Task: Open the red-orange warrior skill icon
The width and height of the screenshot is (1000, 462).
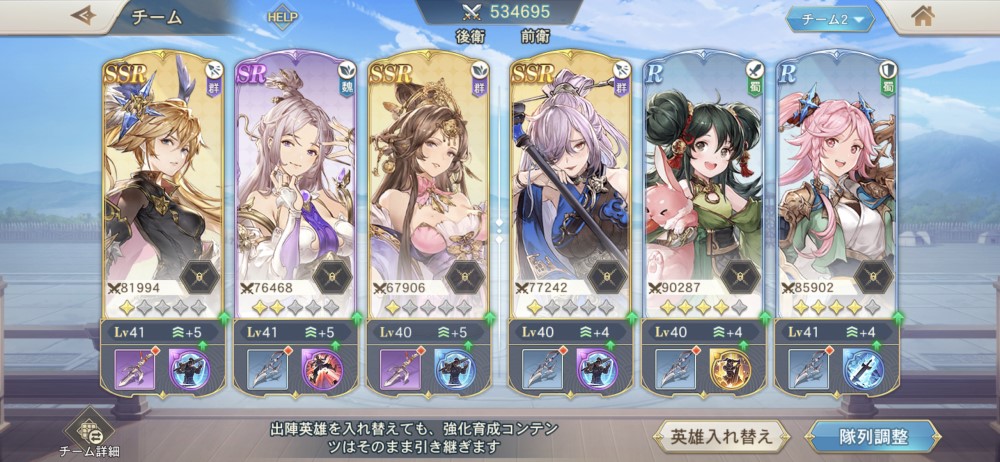Action: coord(323,369)
